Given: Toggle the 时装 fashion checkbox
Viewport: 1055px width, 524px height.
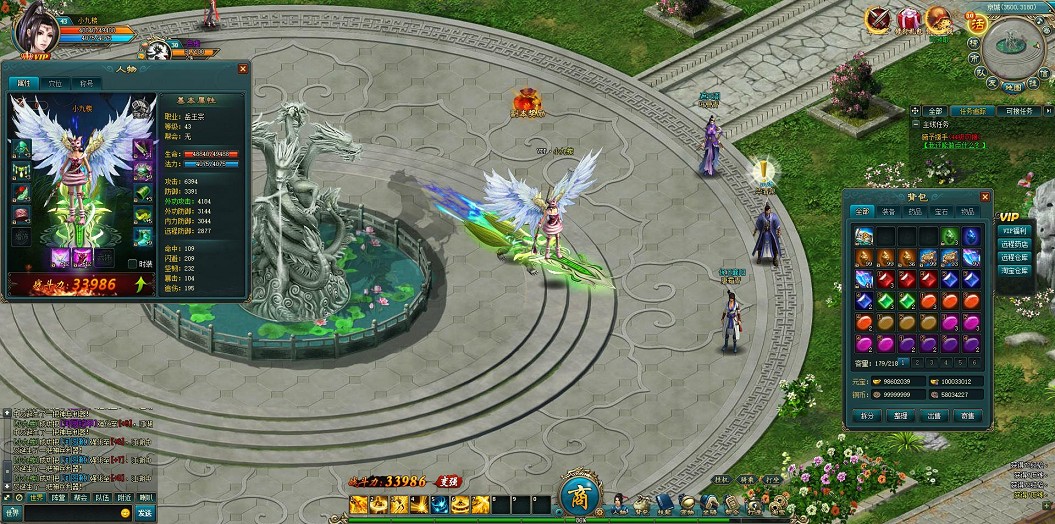Looking at the screenshot, I should click(x=133, y=264).
